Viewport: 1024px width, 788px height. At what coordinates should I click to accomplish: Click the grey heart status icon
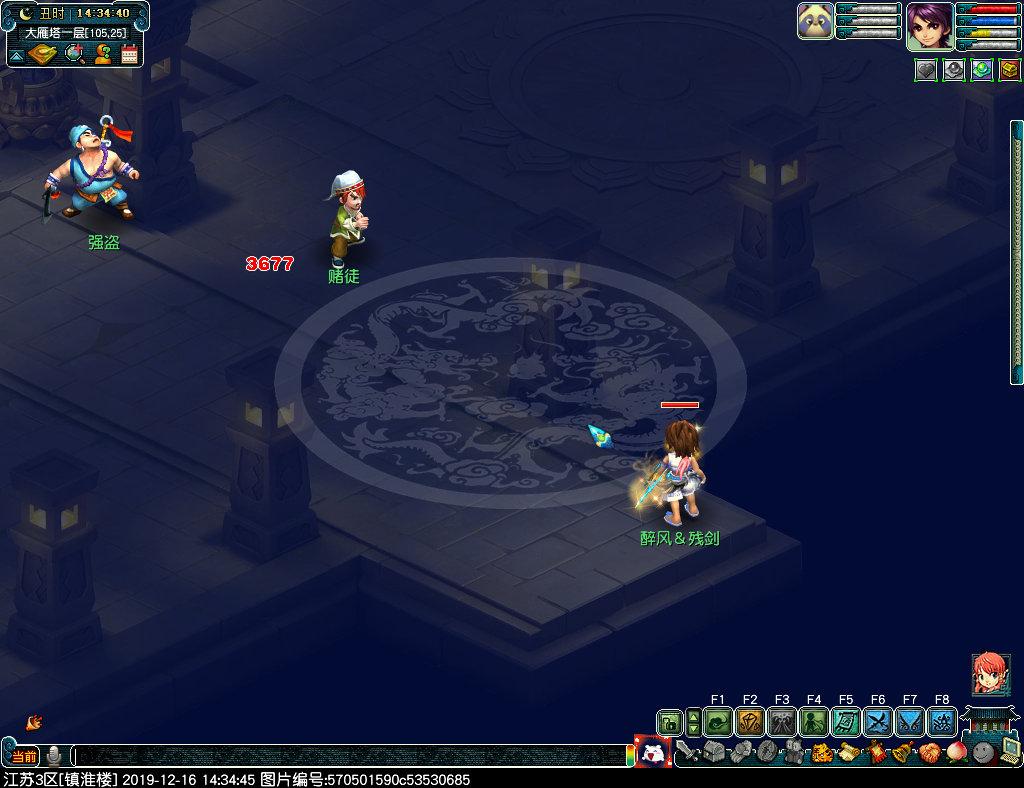click(x=926, y=70)
